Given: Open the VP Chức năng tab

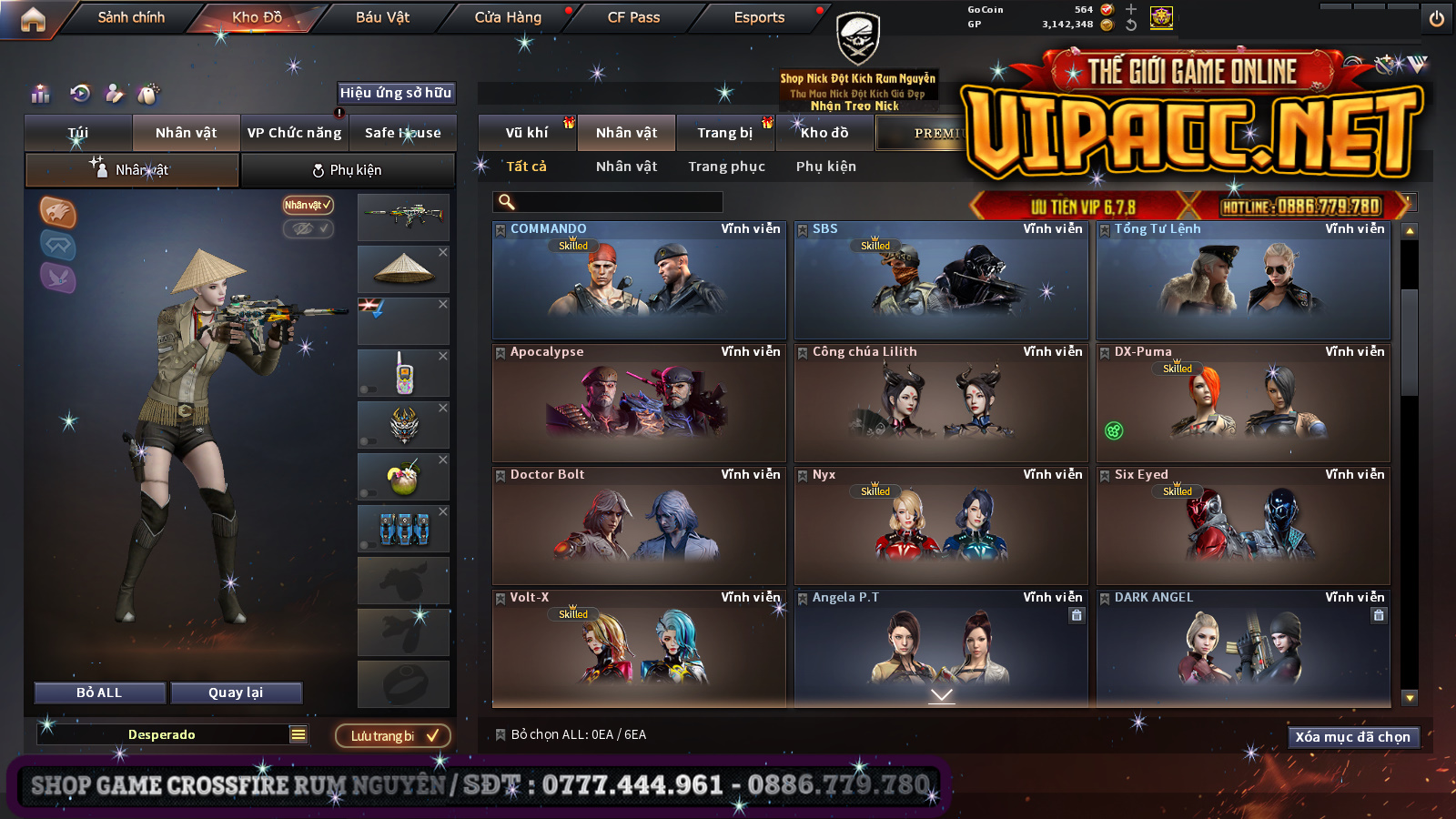Looking at the screenshot, I should [294, 133].
